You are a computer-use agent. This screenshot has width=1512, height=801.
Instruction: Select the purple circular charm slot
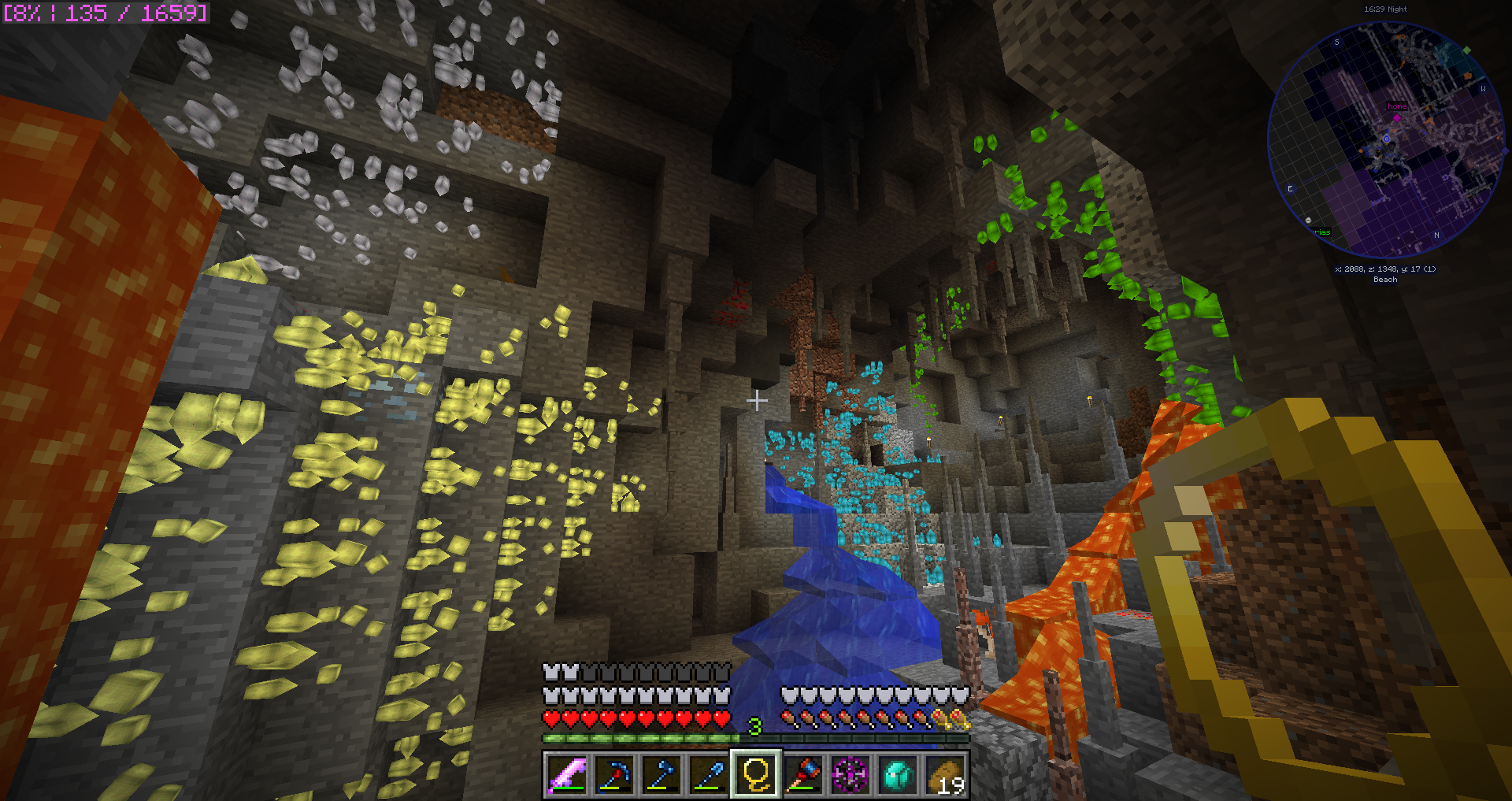point(850,774)
